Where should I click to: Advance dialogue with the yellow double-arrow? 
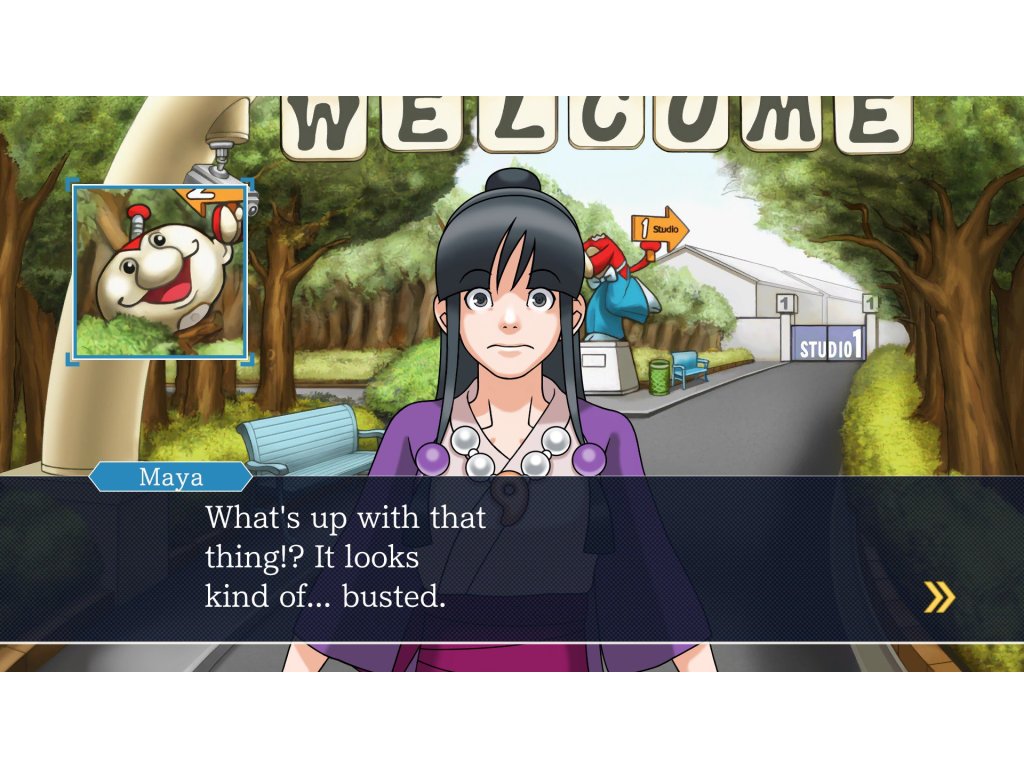(938, 597)
